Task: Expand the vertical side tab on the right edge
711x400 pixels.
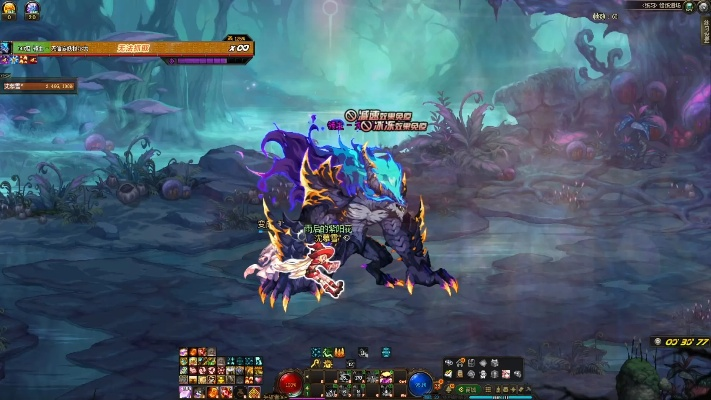Action: tap(704, 33)
